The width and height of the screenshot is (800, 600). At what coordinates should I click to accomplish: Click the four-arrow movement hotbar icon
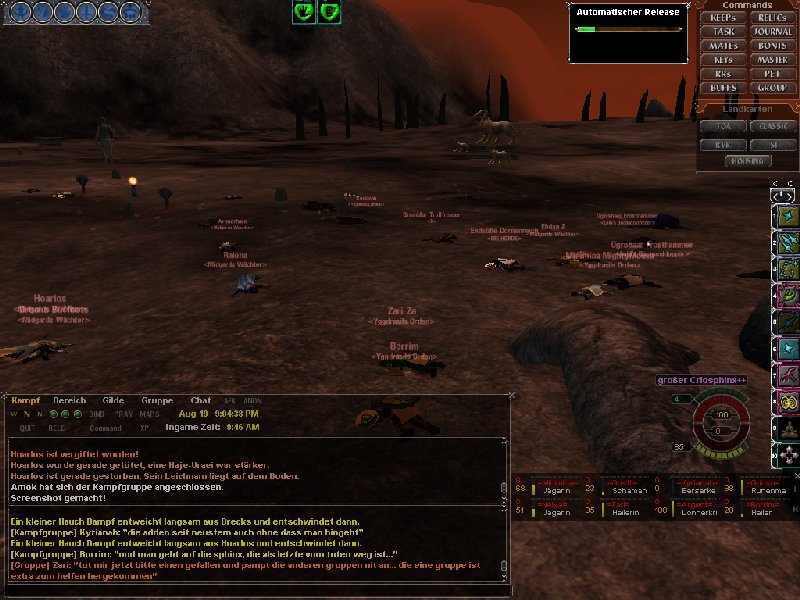(789, 455)
